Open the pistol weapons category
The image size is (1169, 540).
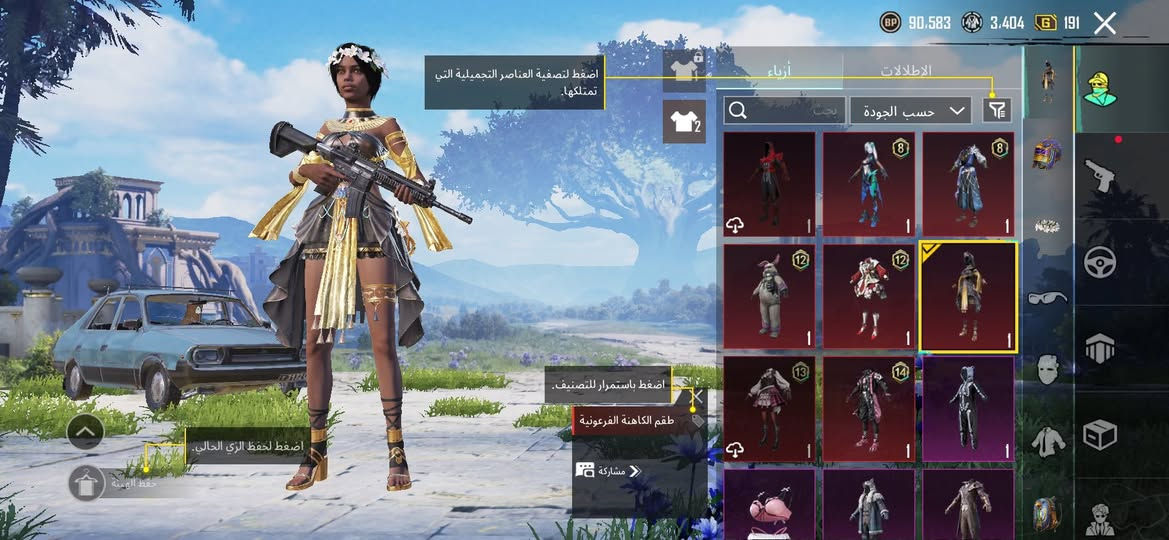[1100, 176]
